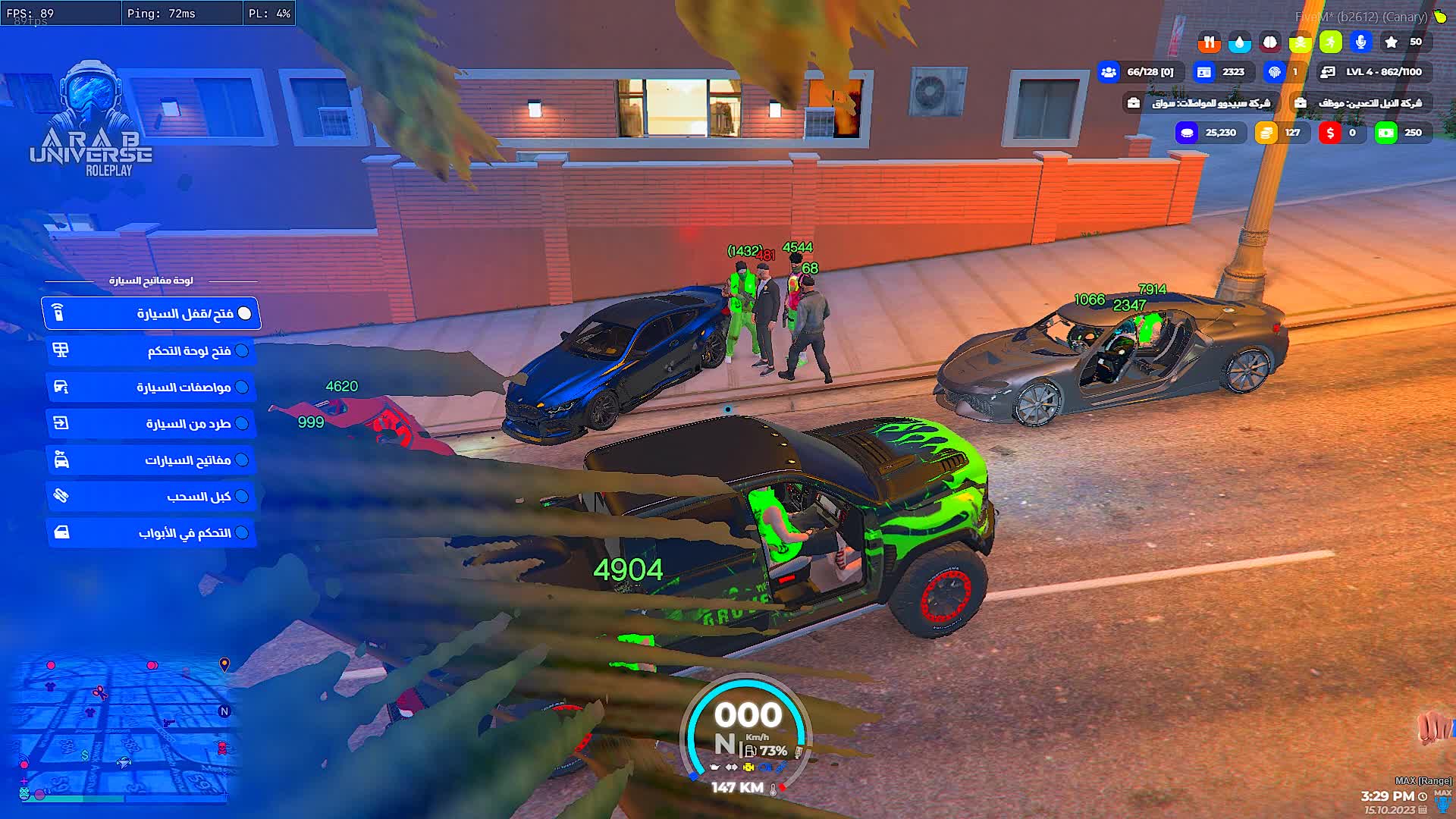
Task: Click the gold coins stack icon
Action: 1266,133
